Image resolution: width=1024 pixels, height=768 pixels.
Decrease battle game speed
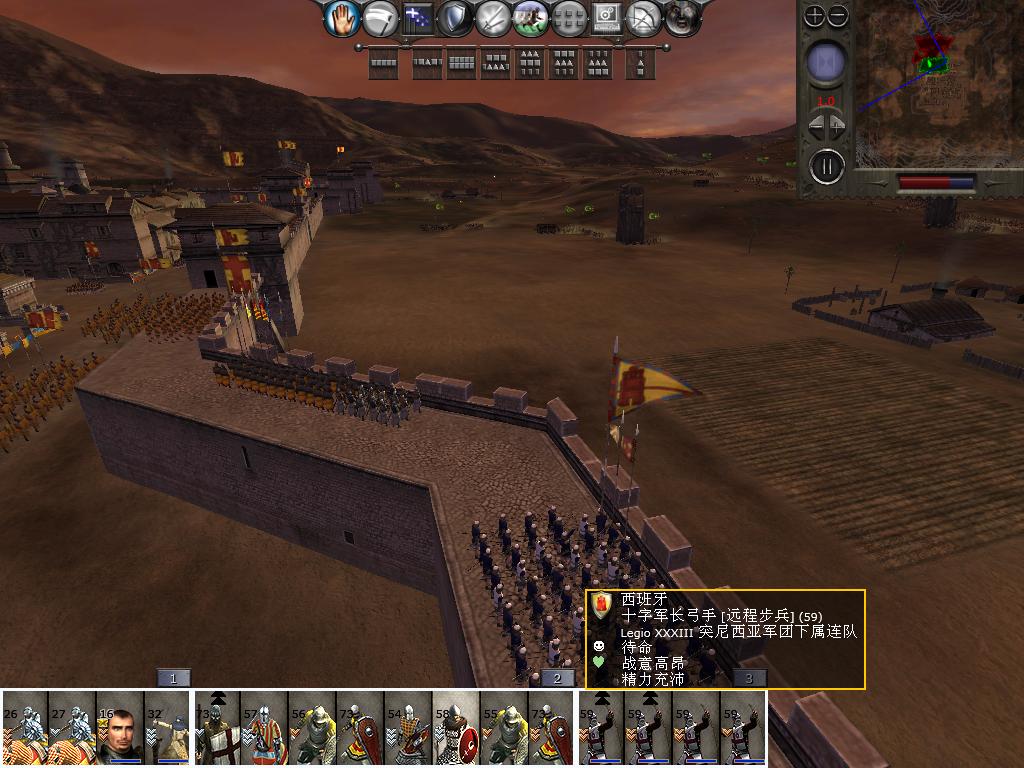click(815, 125)
